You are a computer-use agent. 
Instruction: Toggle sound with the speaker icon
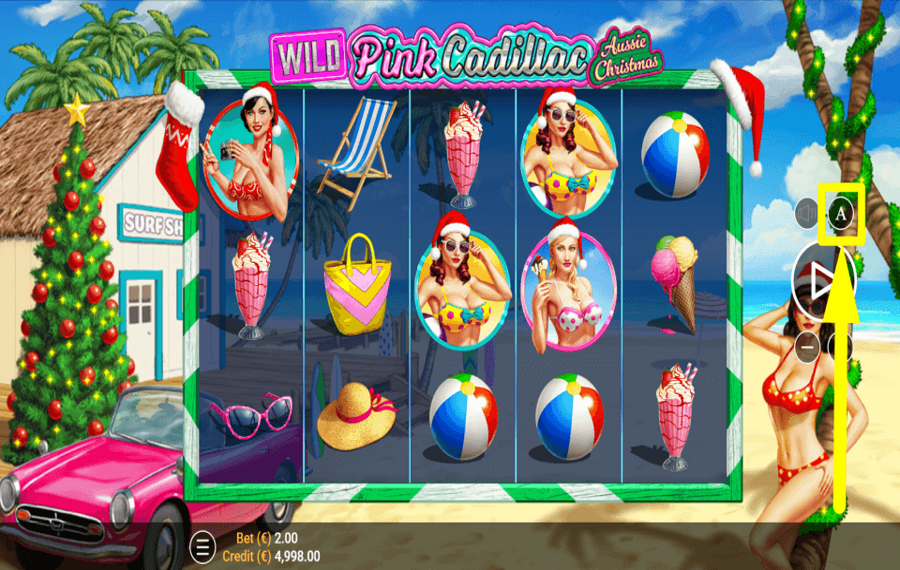807,213
